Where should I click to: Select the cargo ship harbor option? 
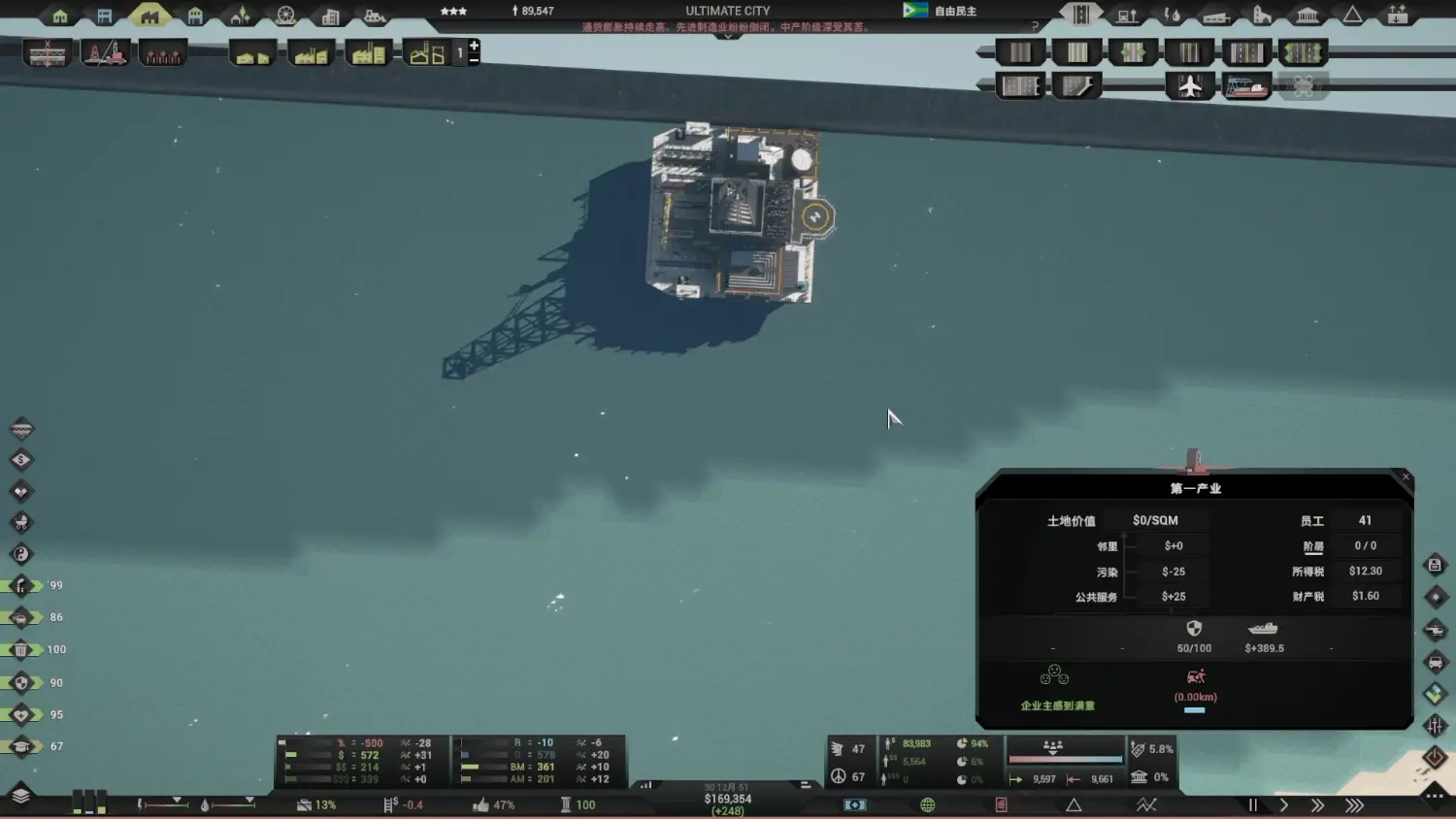pos(1246,86)
